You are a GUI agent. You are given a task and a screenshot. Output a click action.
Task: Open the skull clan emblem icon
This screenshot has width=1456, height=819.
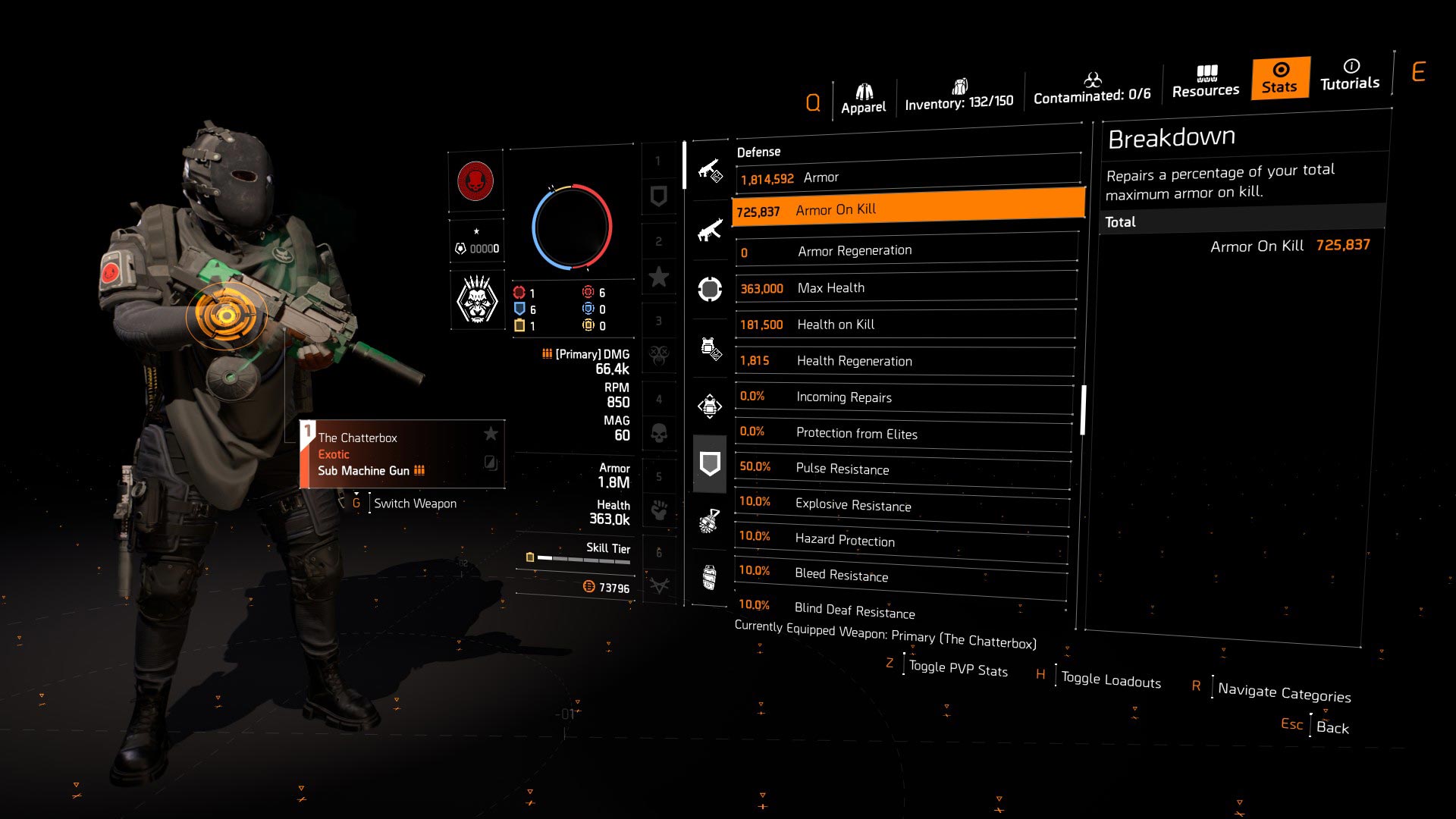tap(476, 300)
